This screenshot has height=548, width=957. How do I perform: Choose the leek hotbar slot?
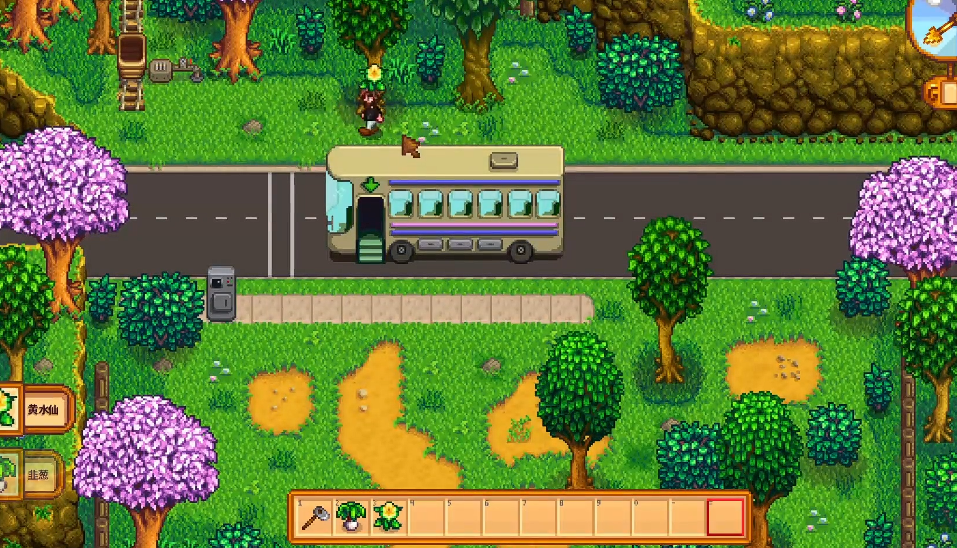point(352,516)
